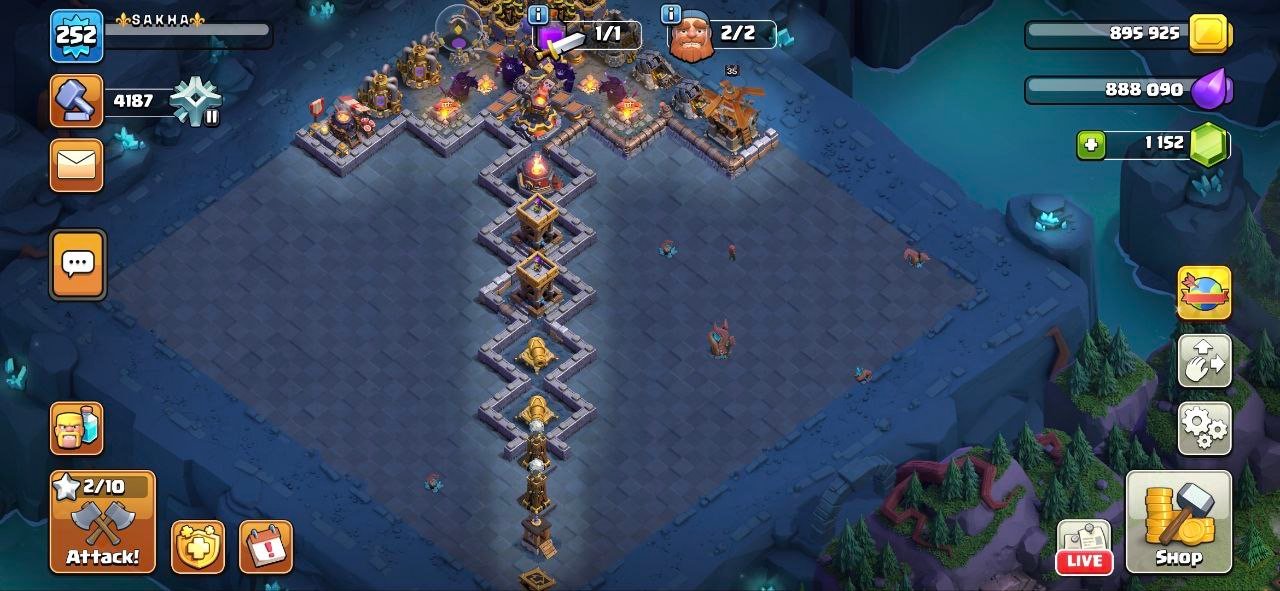Open the Shop menu
Viewport: 1280px width, 591px height.
tap(1178, 522)
